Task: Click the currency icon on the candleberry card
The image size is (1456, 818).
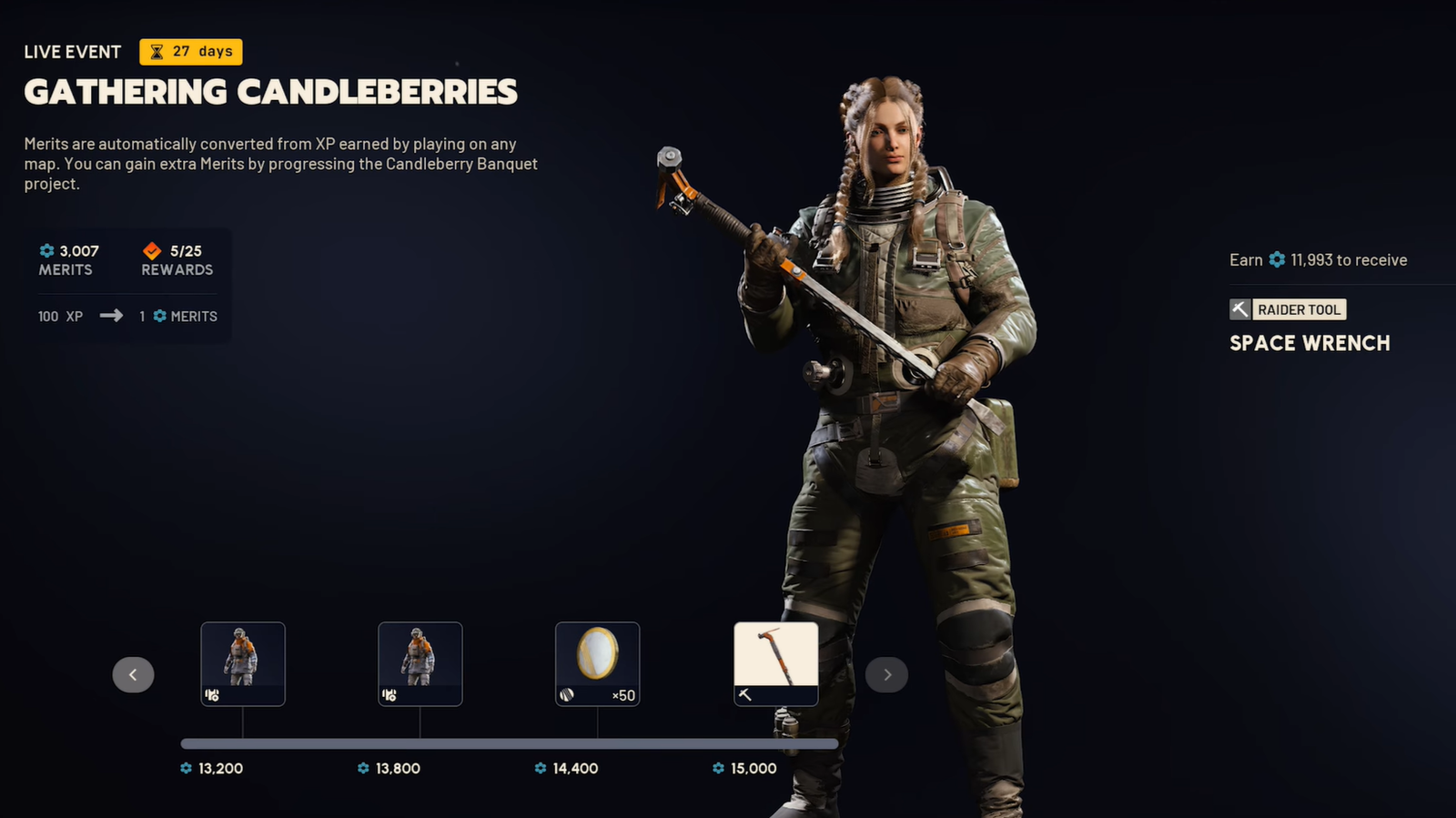Action: [569, 694]
